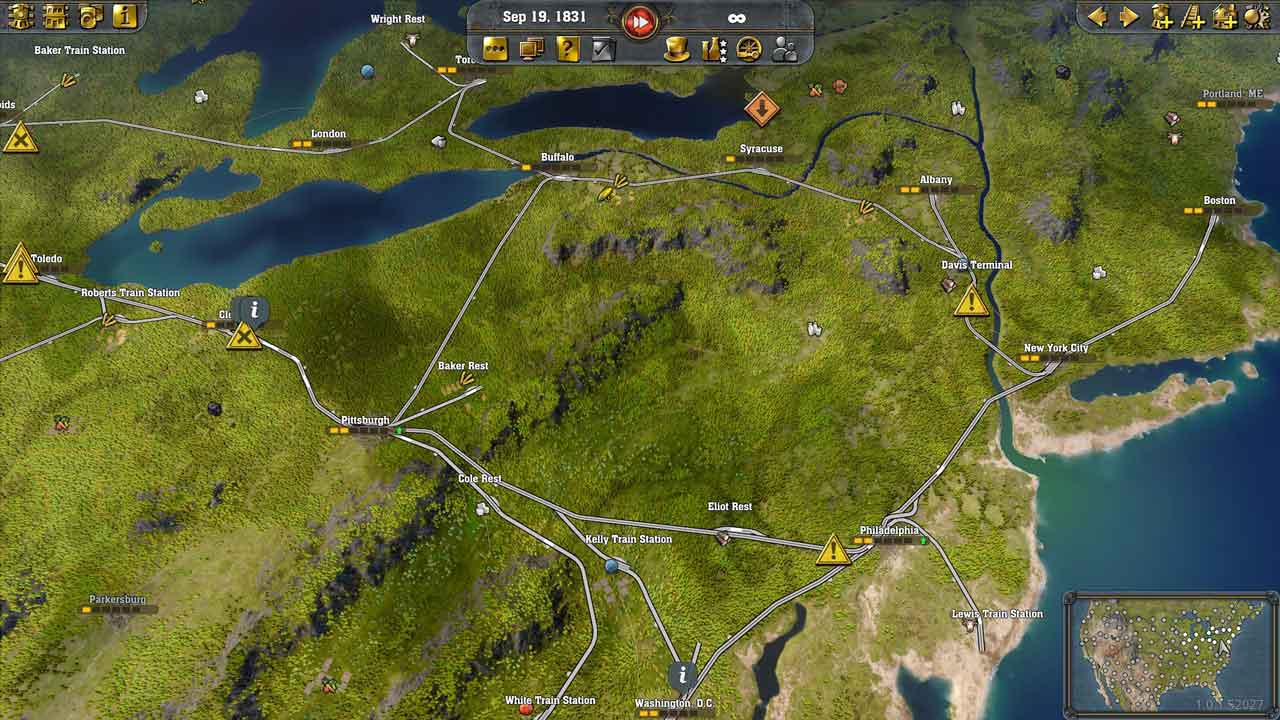
Task: Open the info bubble above Washington D.C.
Action: click(x=683, y=674)
